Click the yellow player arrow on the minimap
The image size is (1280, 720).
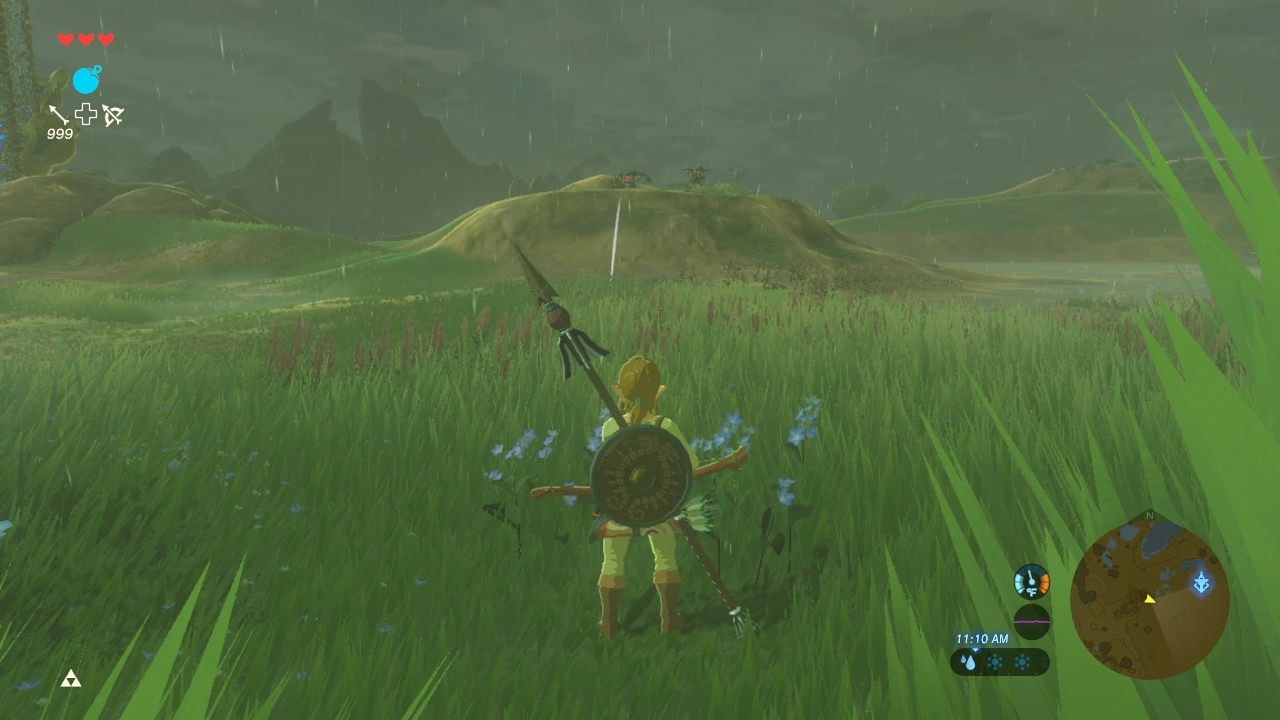pyautogui.click(x=1150, y=599)
